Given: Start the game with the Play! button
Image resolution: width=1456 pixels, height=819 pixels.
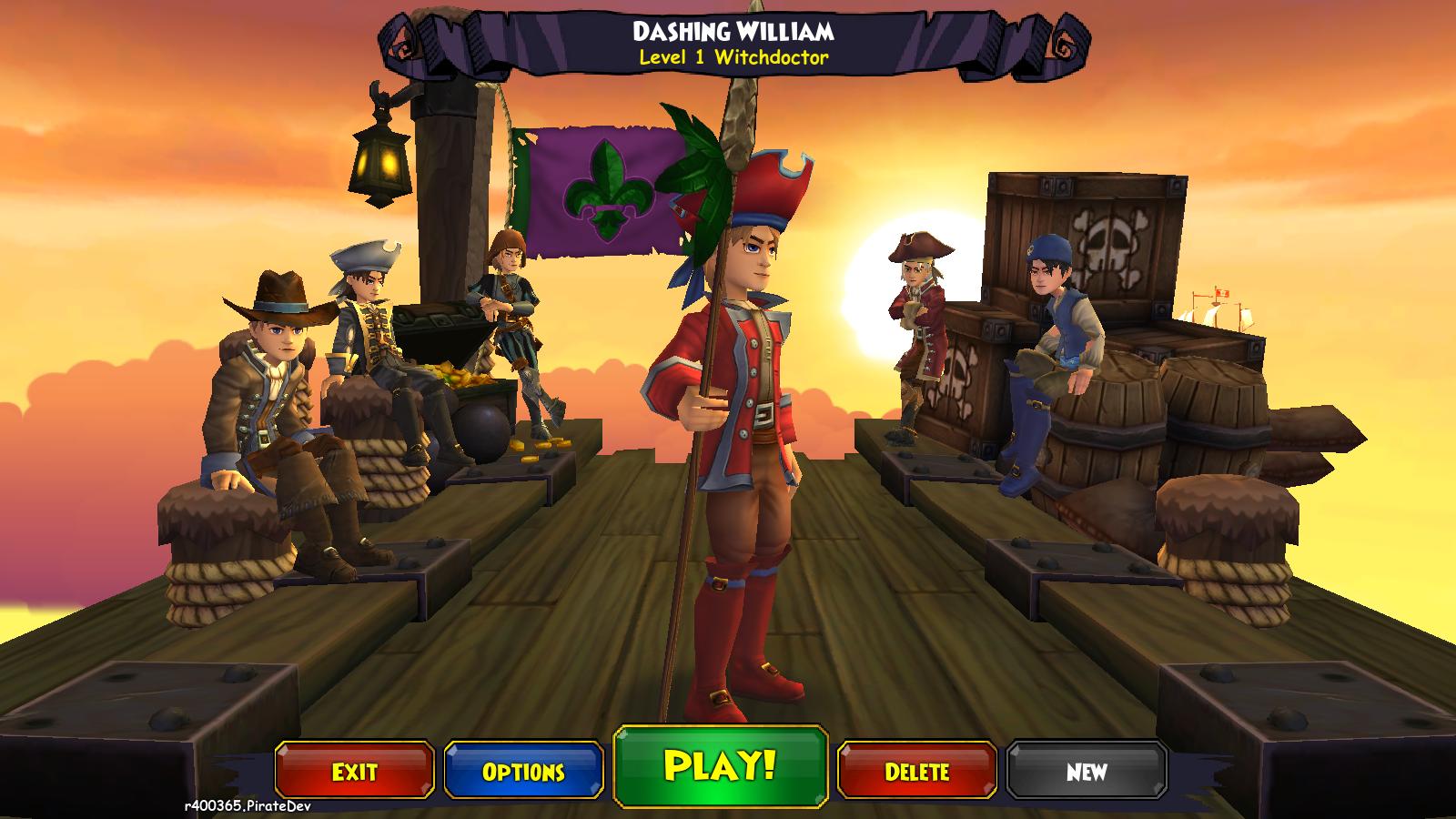Looking at the screenshot, I should pyautogui.click(x=720, y=766).
